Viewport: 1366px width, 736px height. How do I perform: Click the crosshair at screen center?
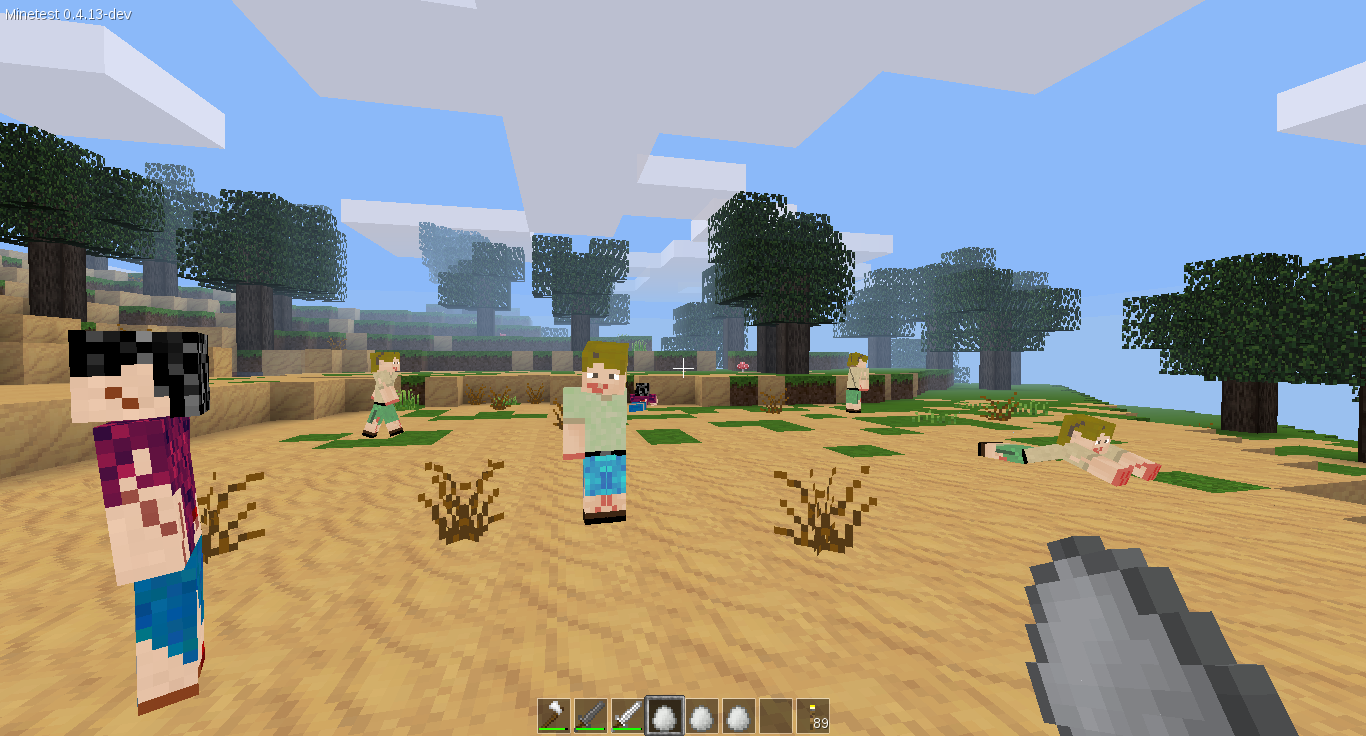click(683, 368)
